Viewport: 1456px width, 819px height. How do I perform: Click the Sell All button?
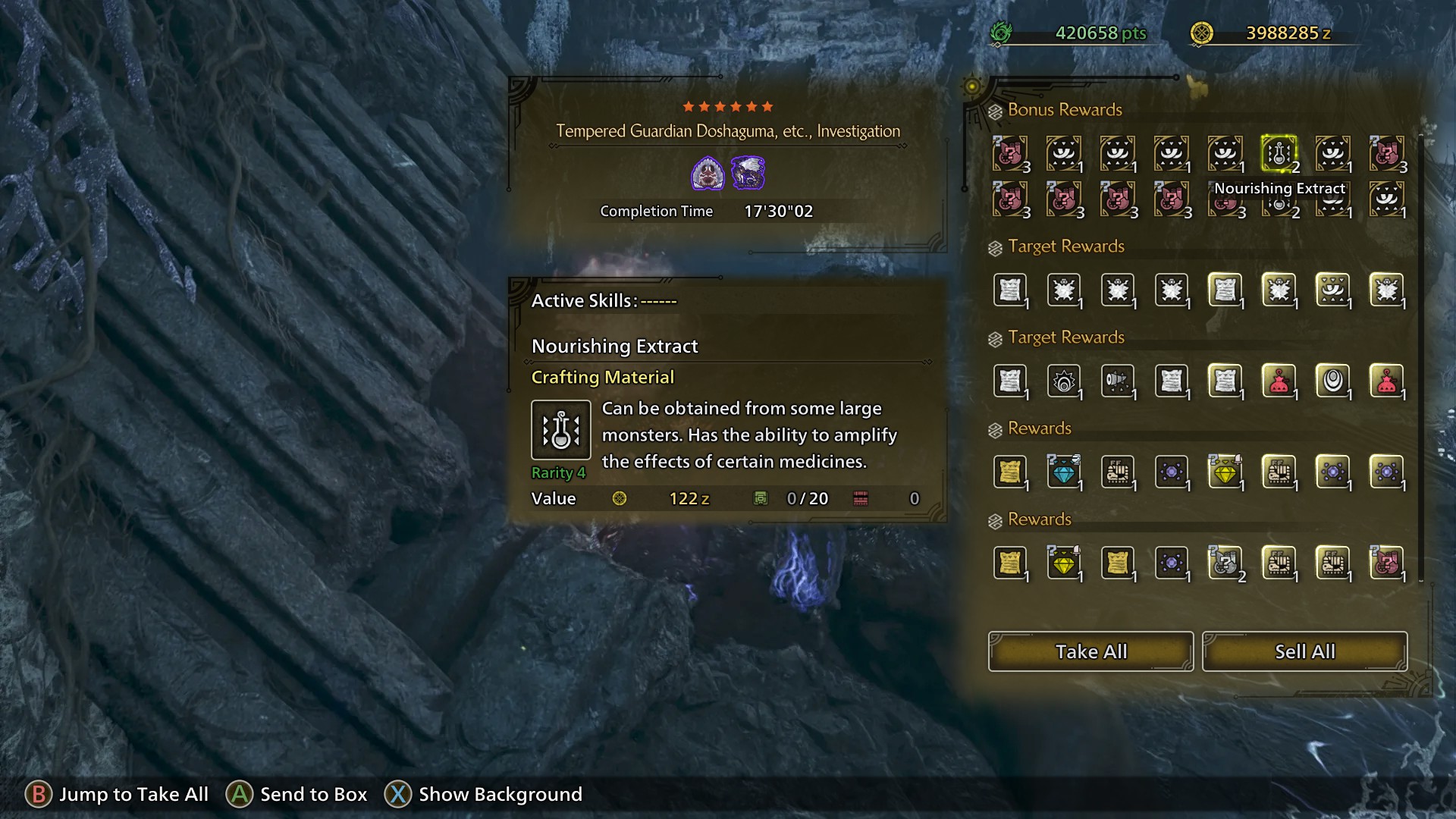click(x=1304, y=651)
